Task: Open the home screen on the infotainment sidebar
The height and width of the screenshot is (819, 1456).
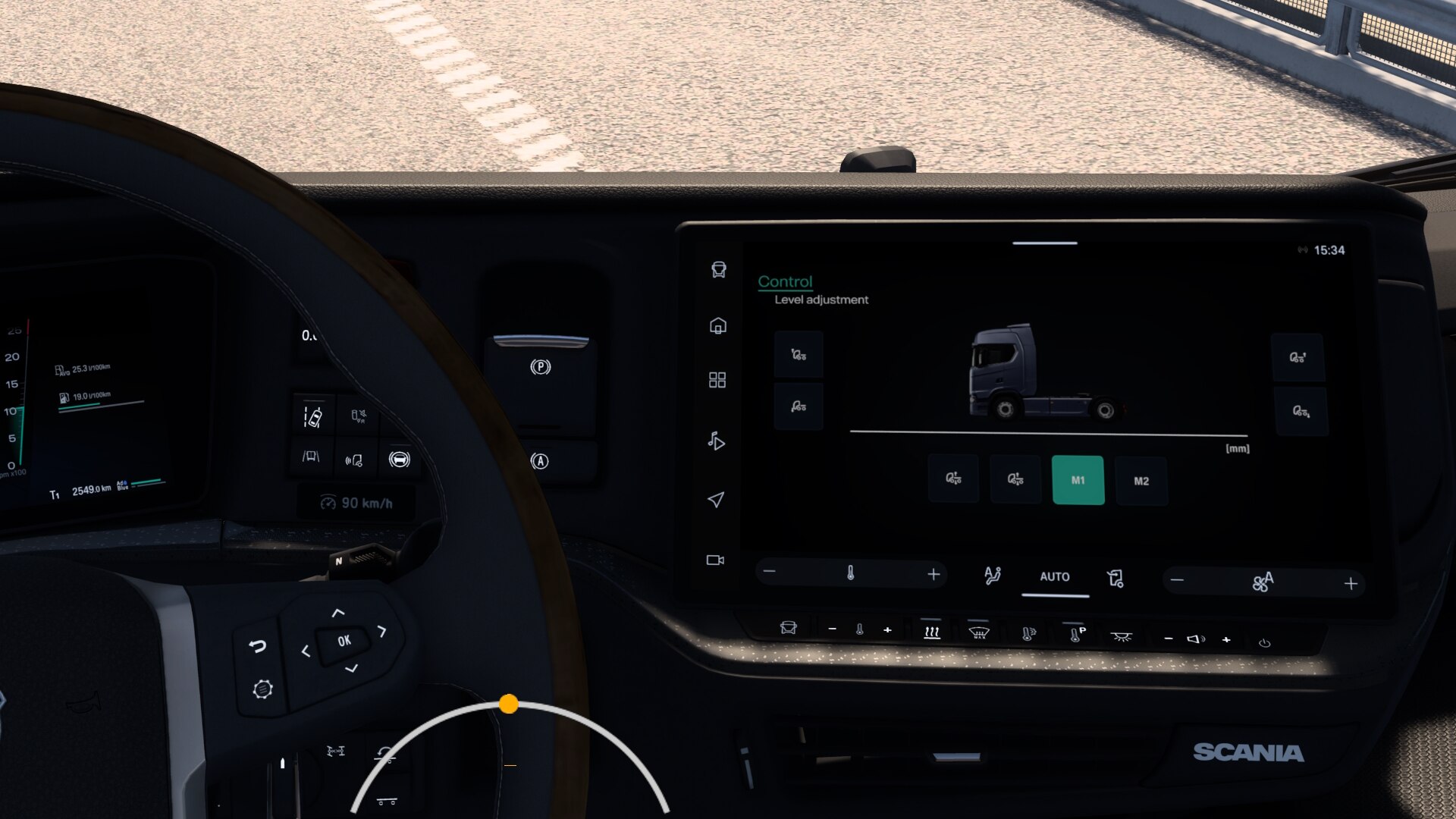Action: tap(717, 326)
